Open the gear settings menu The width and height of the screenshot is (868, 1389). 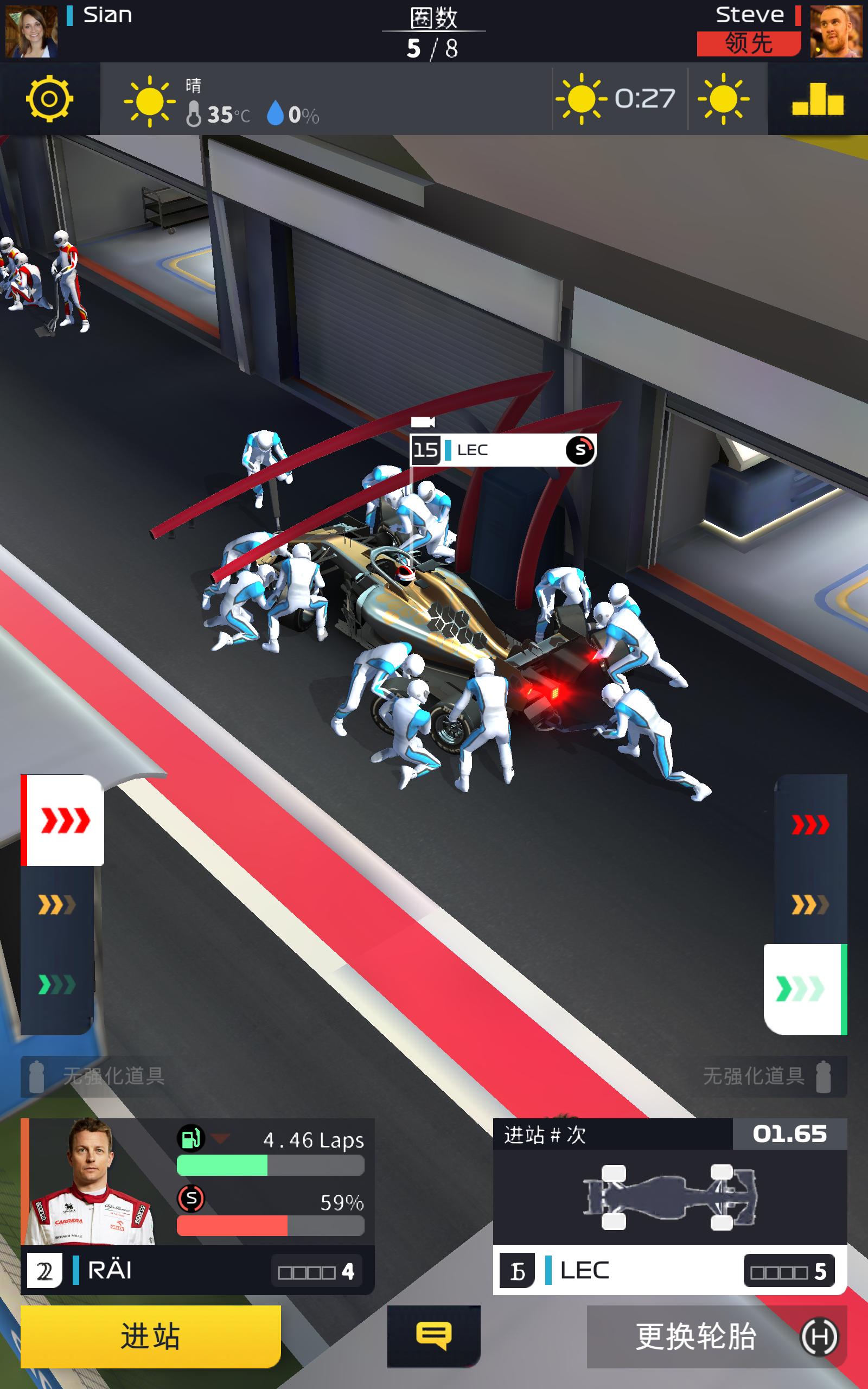49,99
